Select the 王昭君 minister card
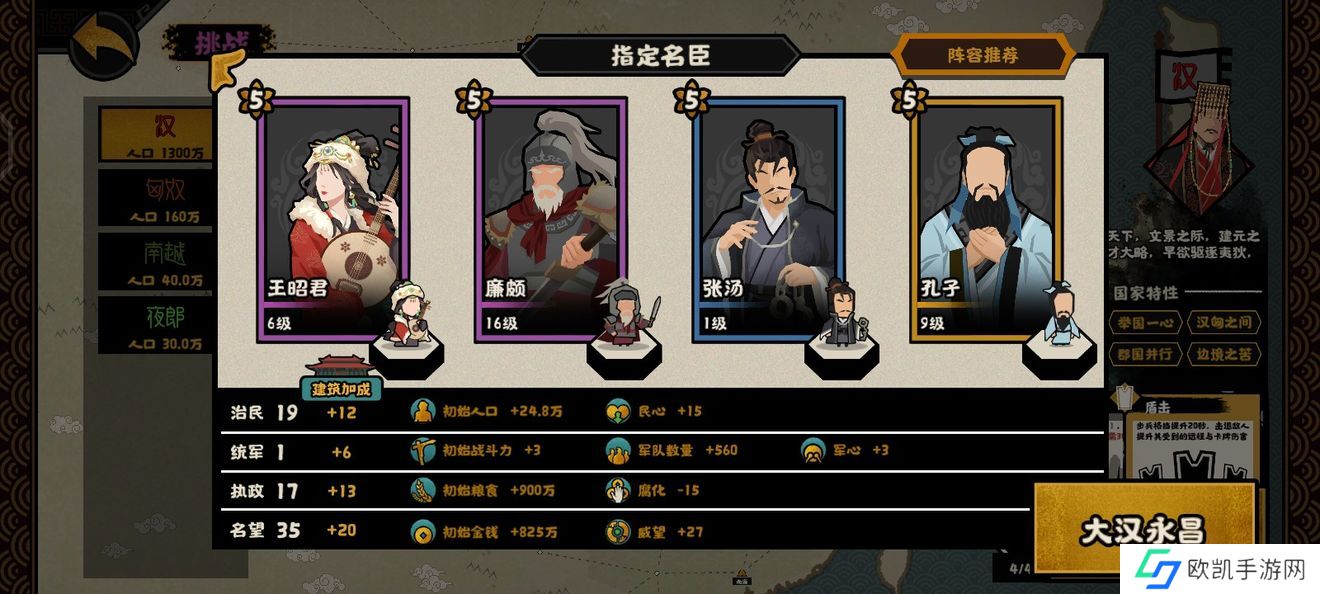 coord(333,220)
